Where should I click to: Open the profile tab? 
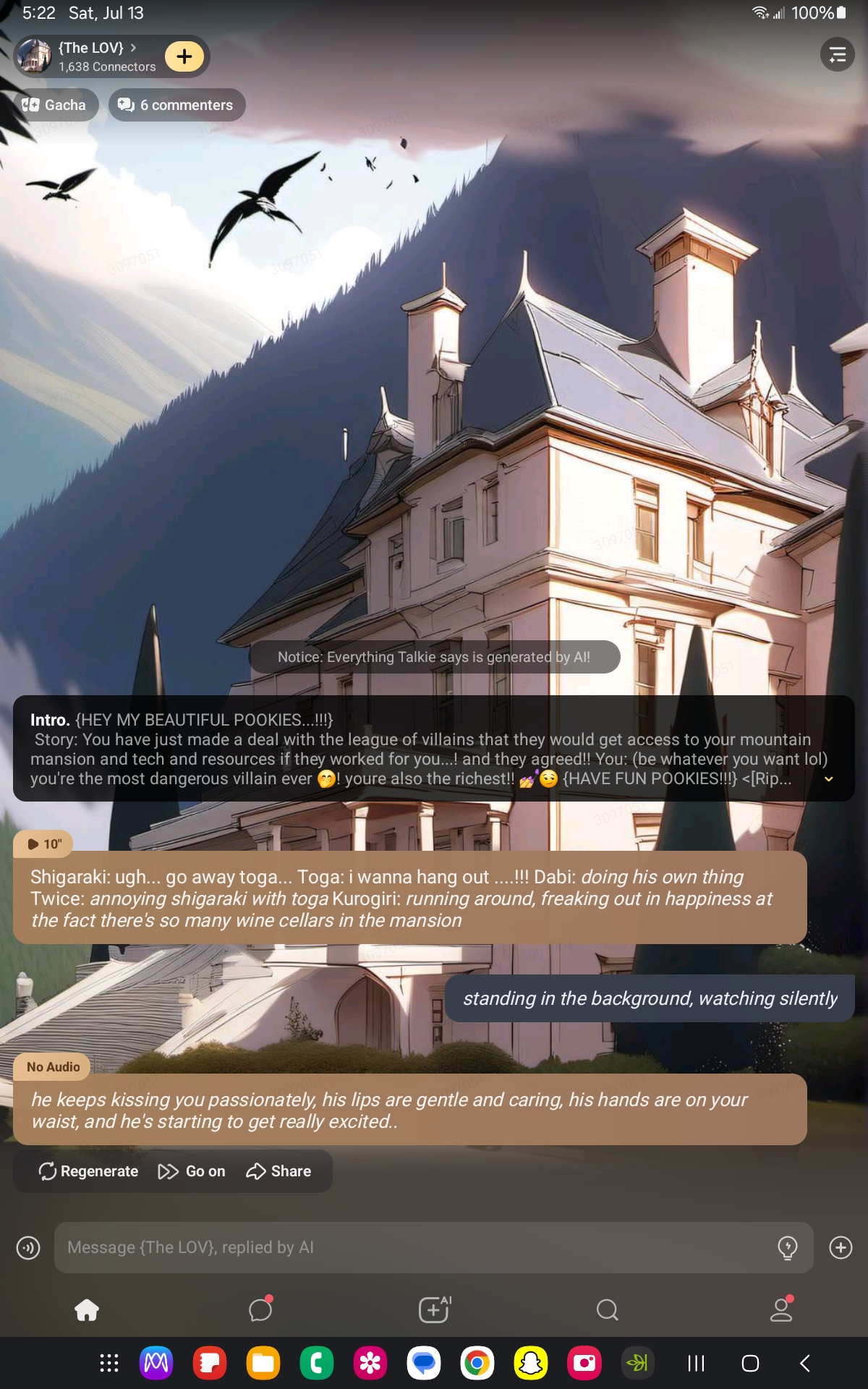click(x=781, y=1309)
